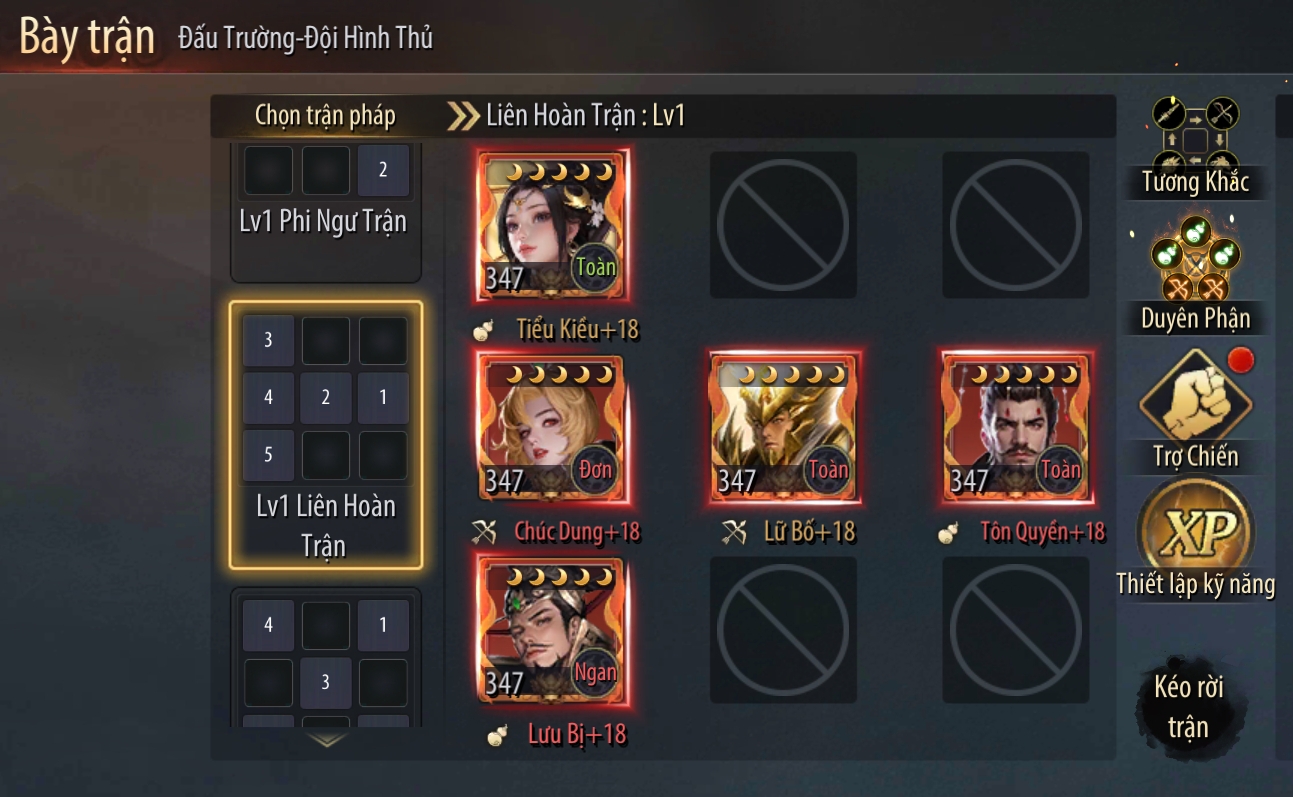This screenshot has height=797, width=1293.
Task: Select the Lưu Bị hero card
Action: tap(553, 632)
